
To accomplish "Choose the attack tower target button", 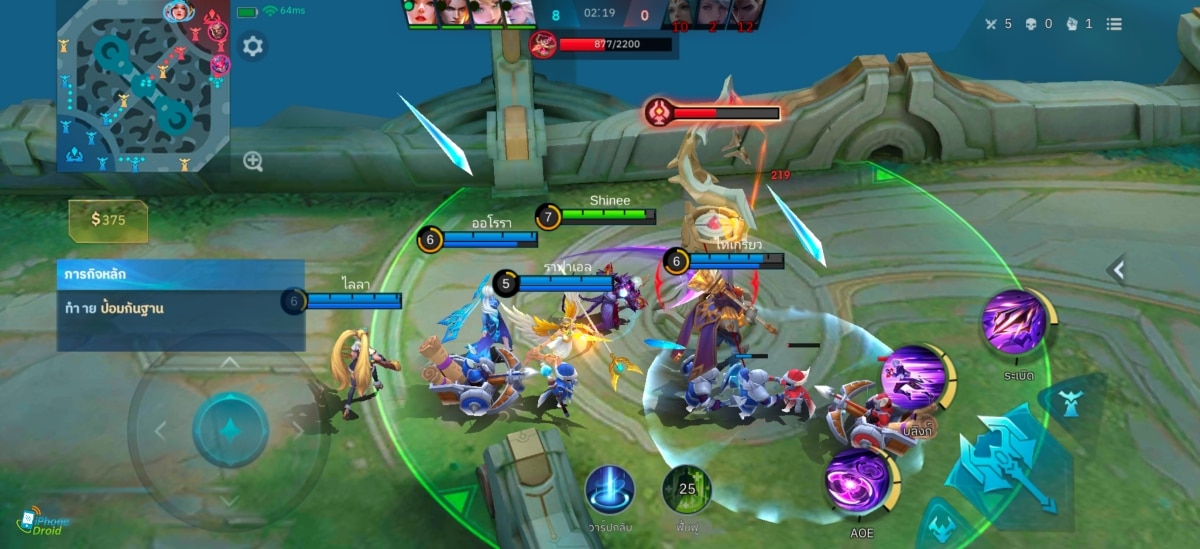I will pyautogui.click(x=1070, y=403).
